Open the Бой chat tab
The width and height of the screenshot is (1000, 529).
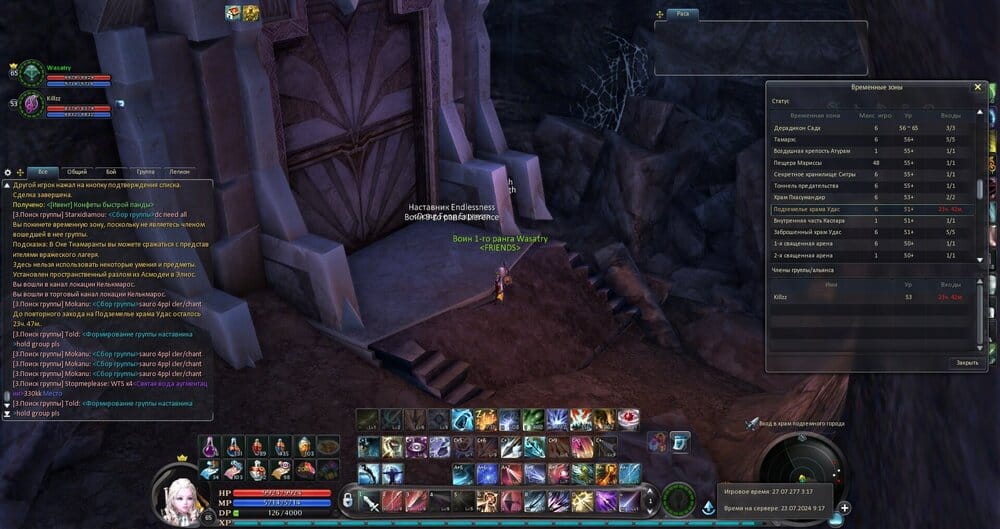(x=111, y=172)
